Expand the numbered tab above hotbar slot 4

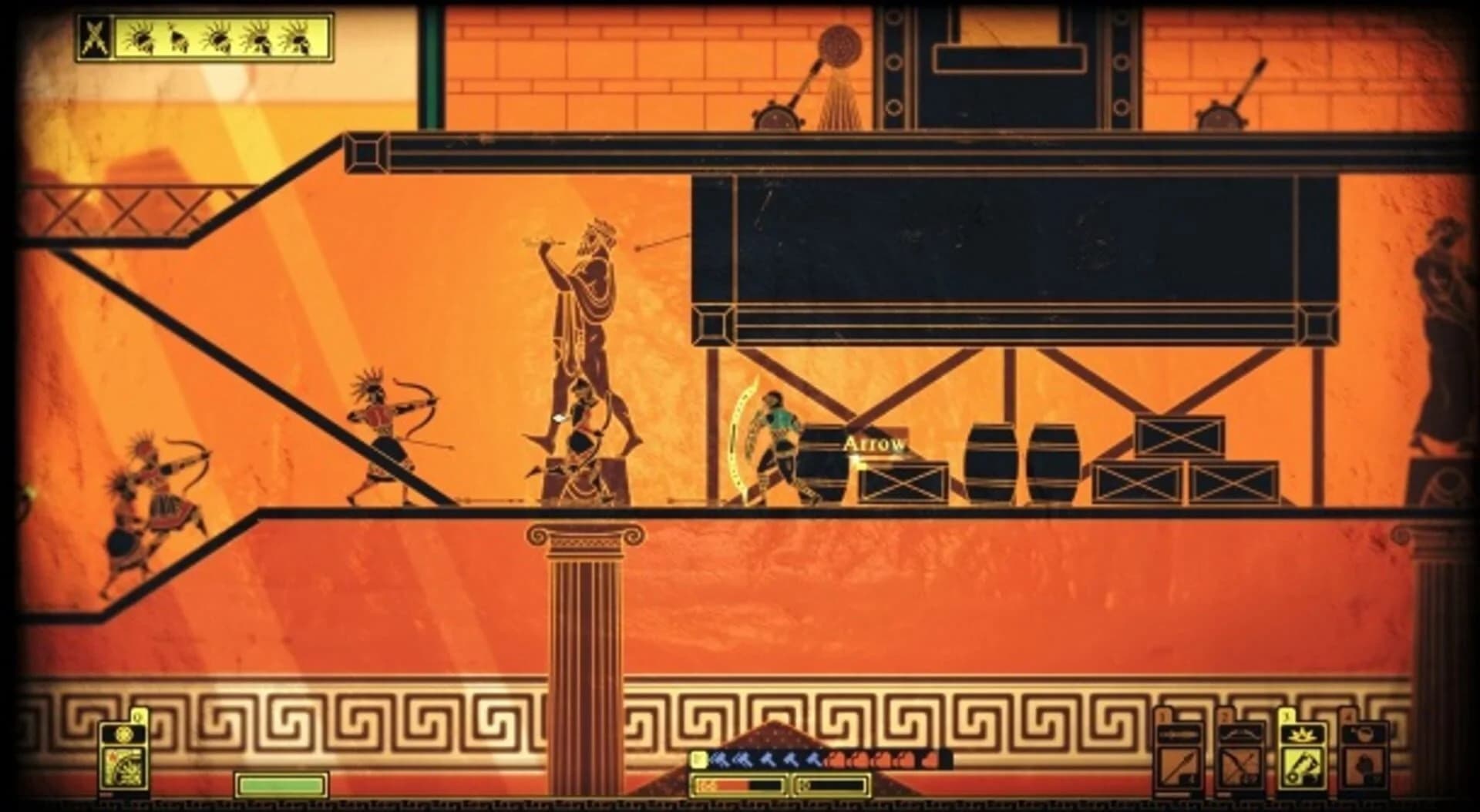tap(1349, 716)
